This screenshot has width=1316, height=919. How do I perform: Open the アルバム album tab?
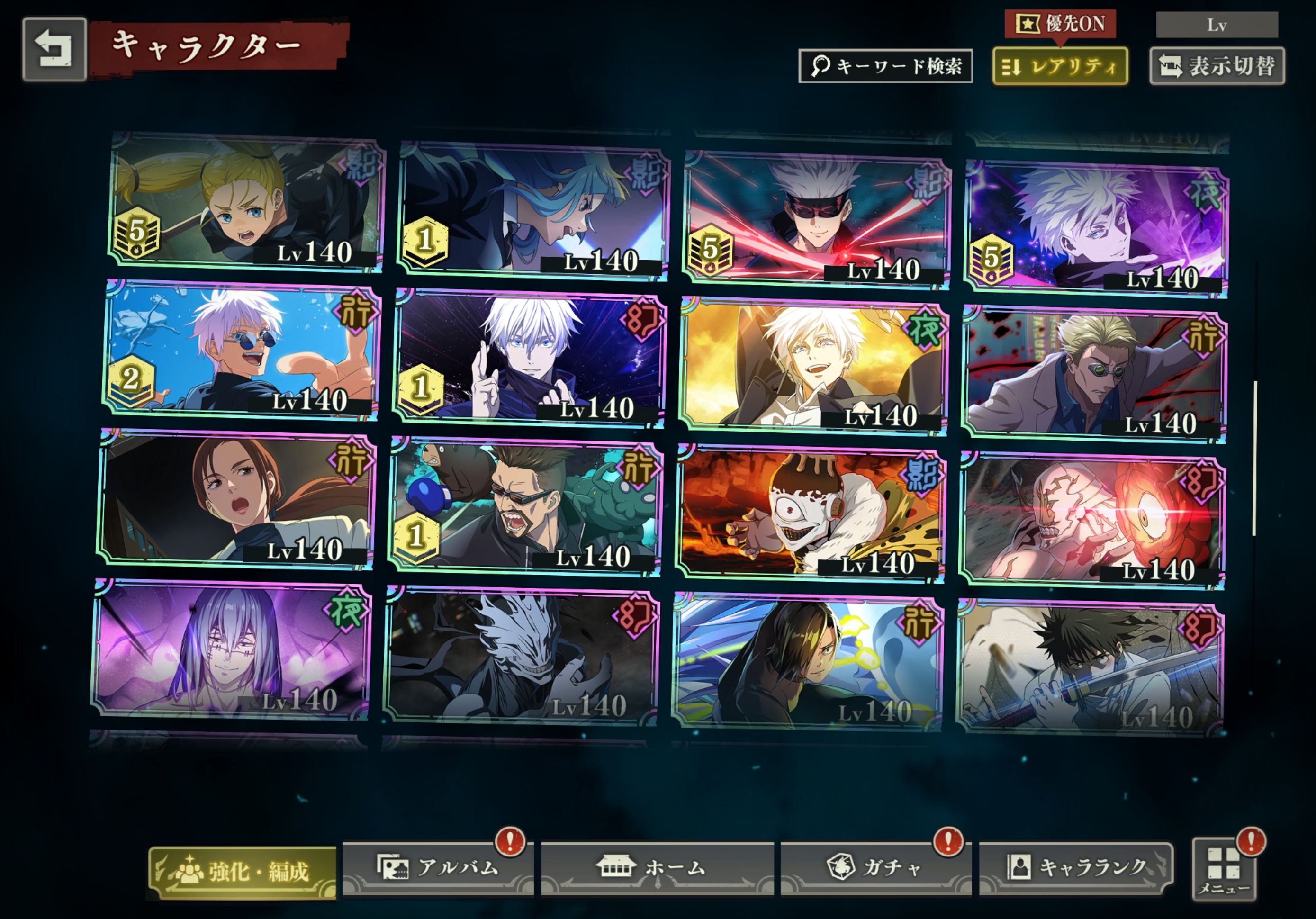tap(439, 868)
